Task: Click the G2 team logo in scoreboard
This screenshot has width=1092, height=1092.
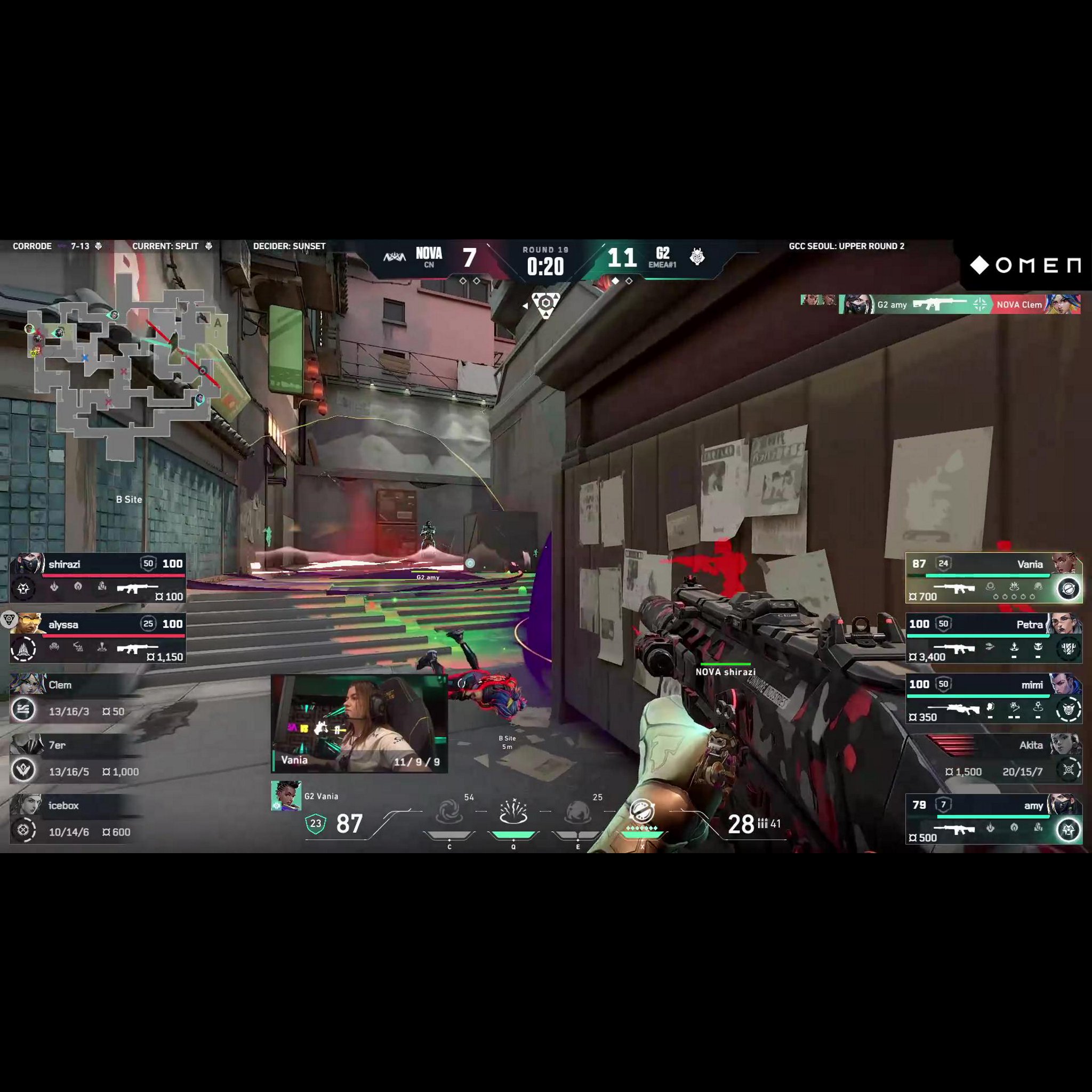Action: click(697, 257)
